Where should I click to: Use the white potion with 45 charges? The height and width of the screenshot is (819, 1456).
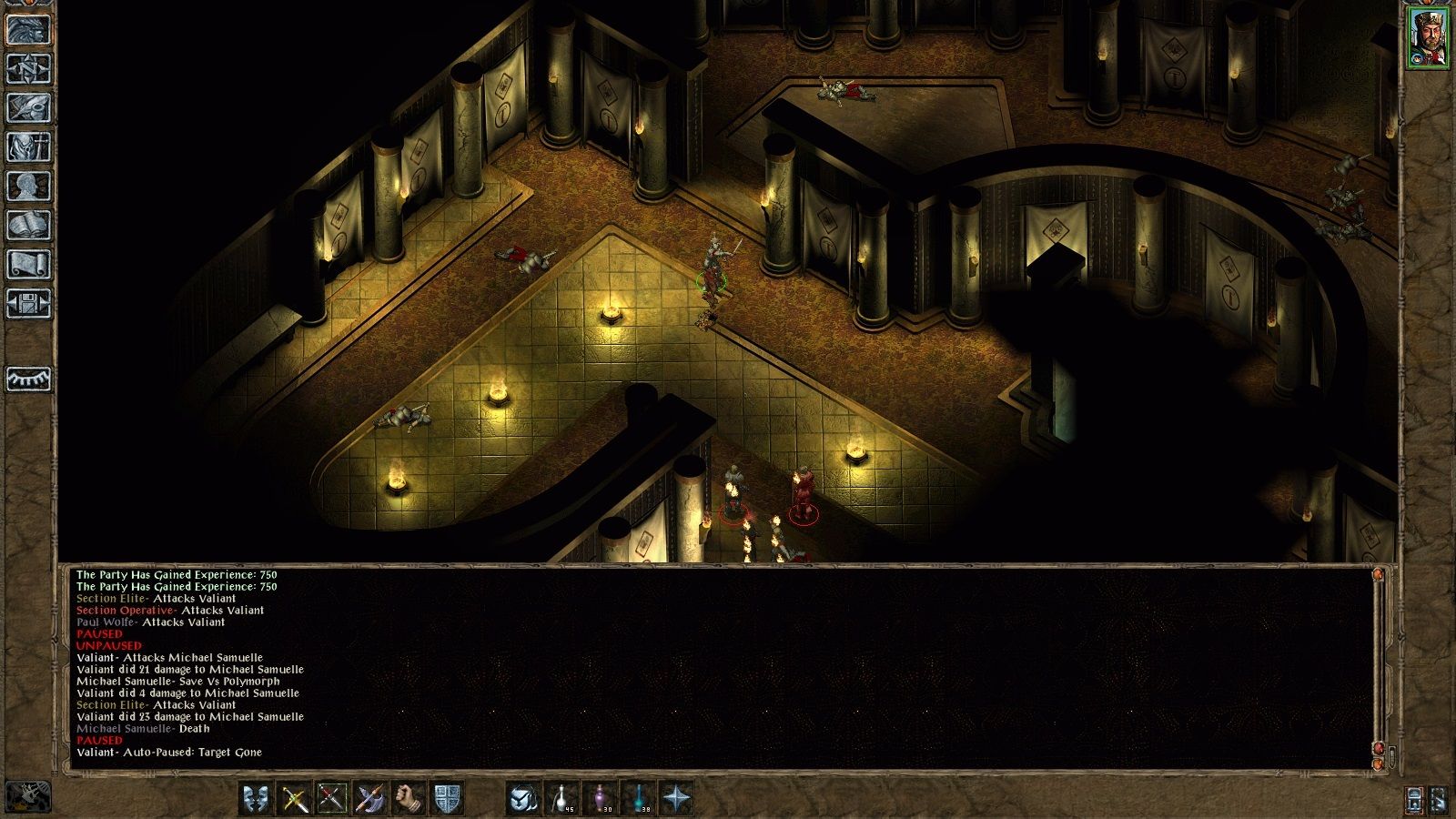pyautogui.click(x=561, y=799)
